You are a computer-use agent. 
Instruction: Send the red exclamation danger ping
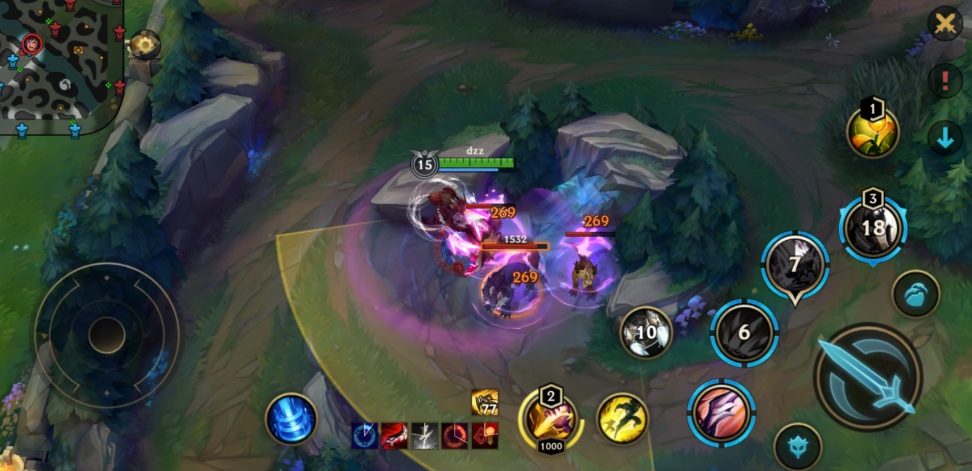[944, 81]
